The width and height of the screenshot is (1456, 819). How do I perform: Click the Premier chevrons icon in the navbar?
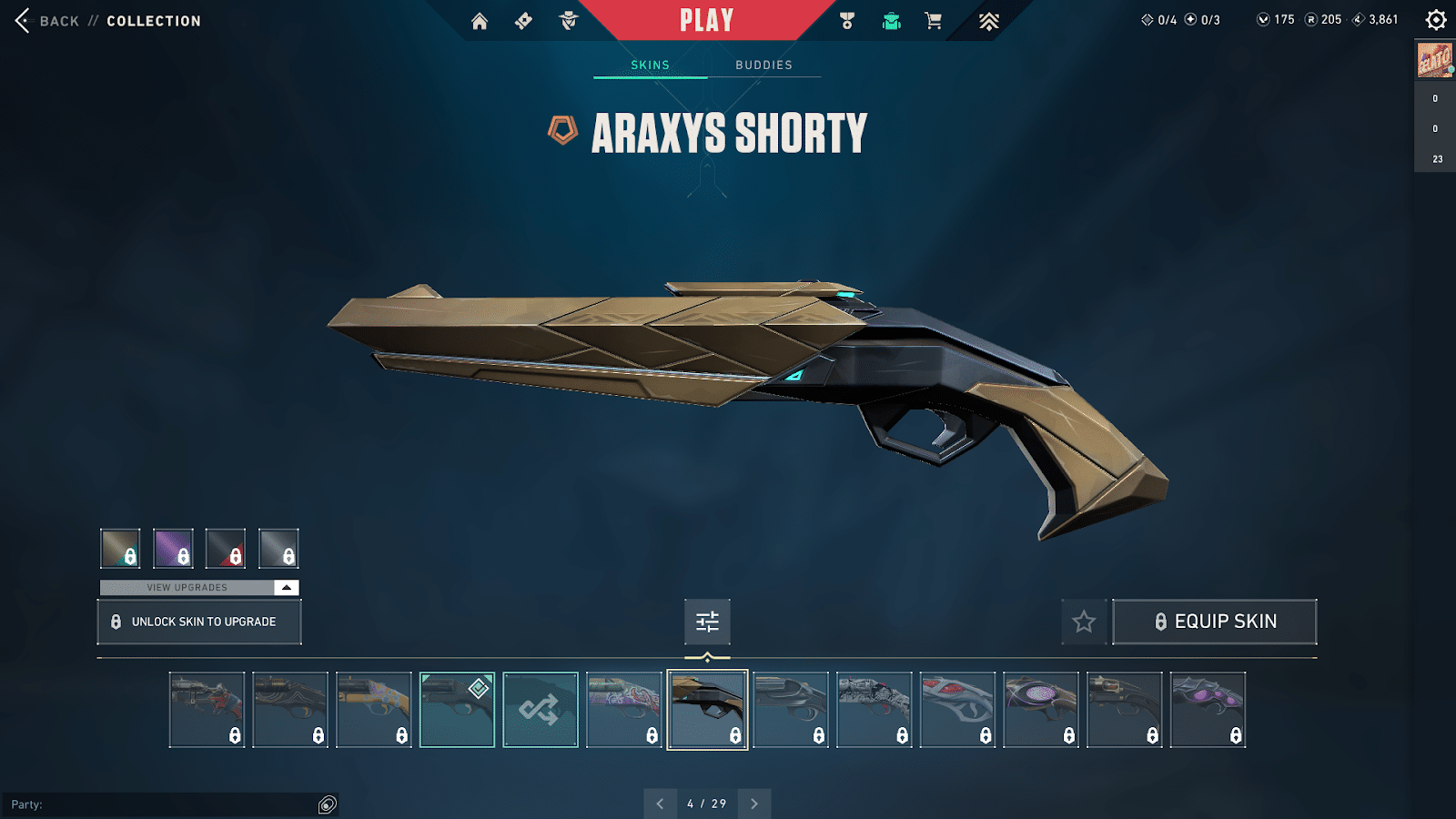tap(988, 20)
